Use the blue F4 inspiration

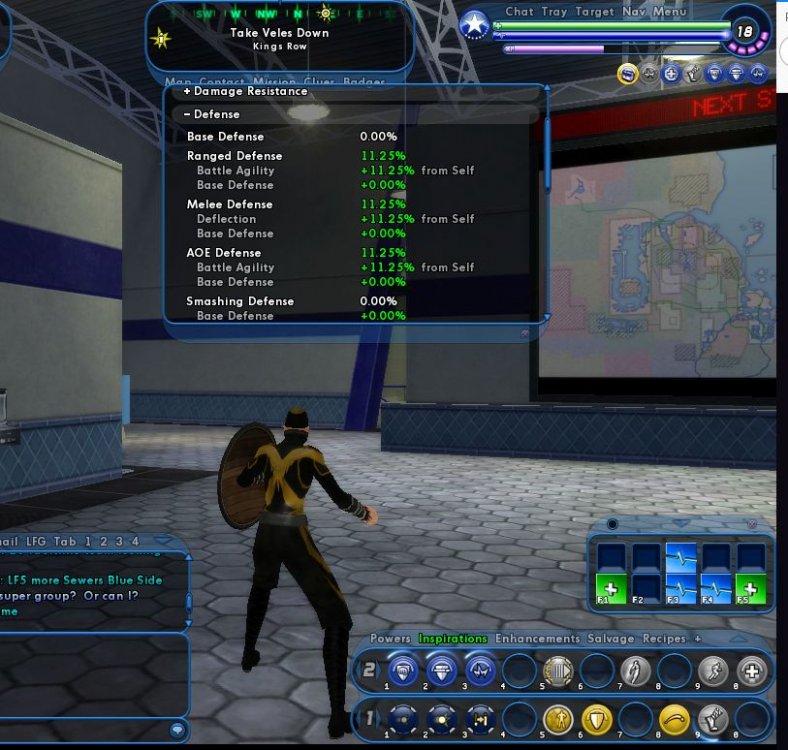pos(716,588)
